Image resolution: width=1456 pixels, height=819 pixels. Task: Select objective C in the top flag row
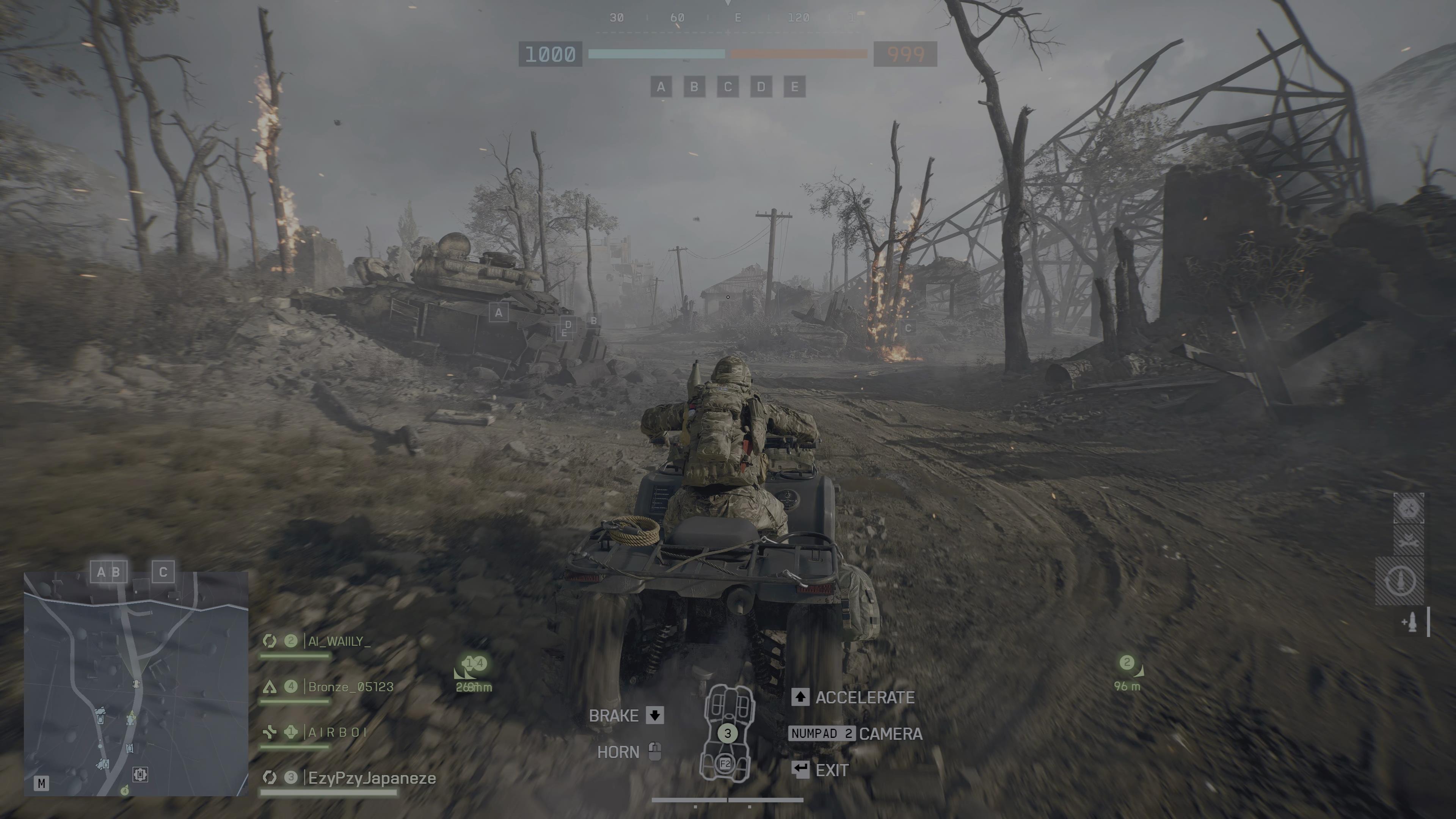(728, 87)
